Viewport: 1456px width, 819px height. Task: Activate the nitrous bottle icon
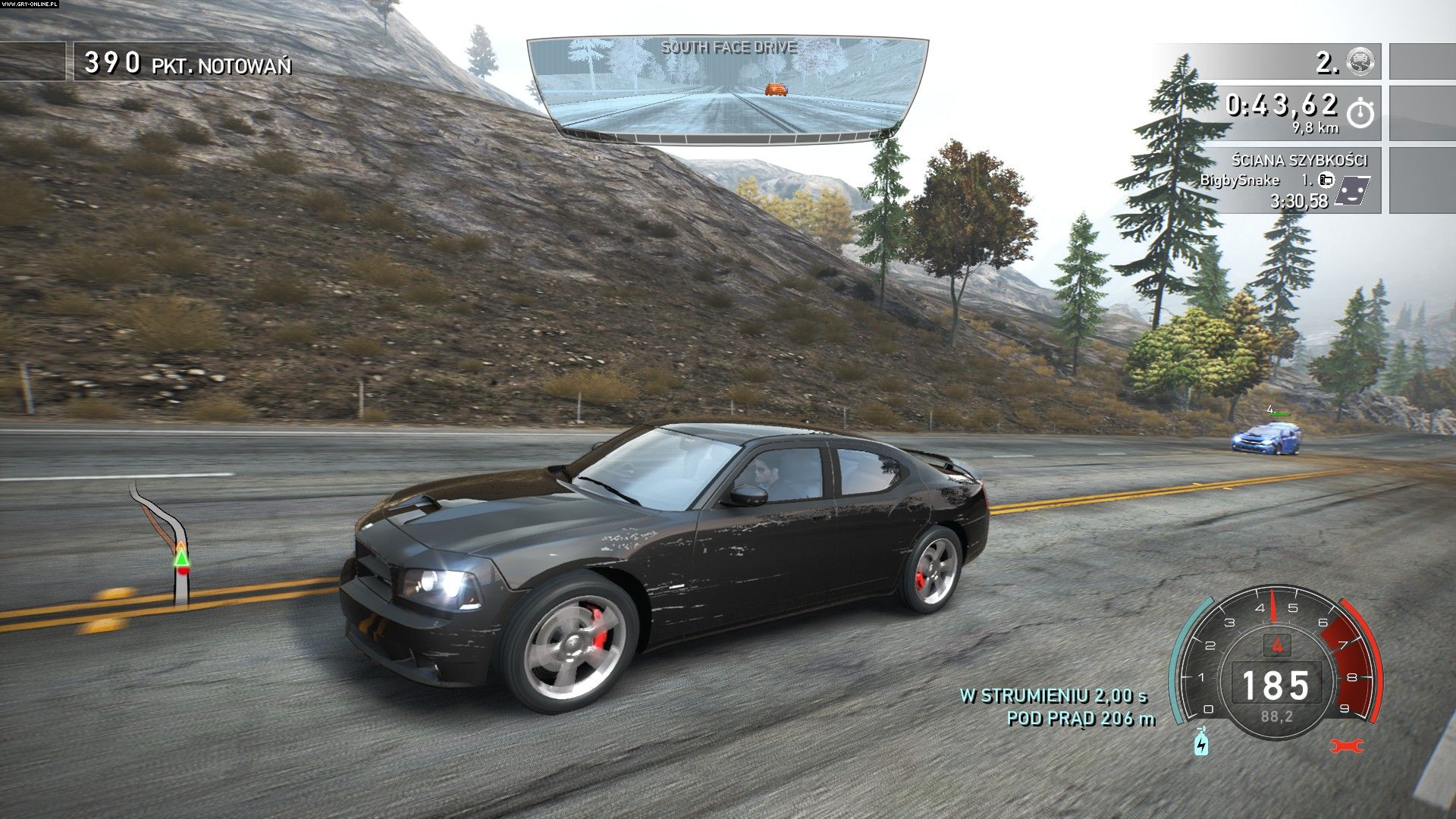coord(1201,742)
